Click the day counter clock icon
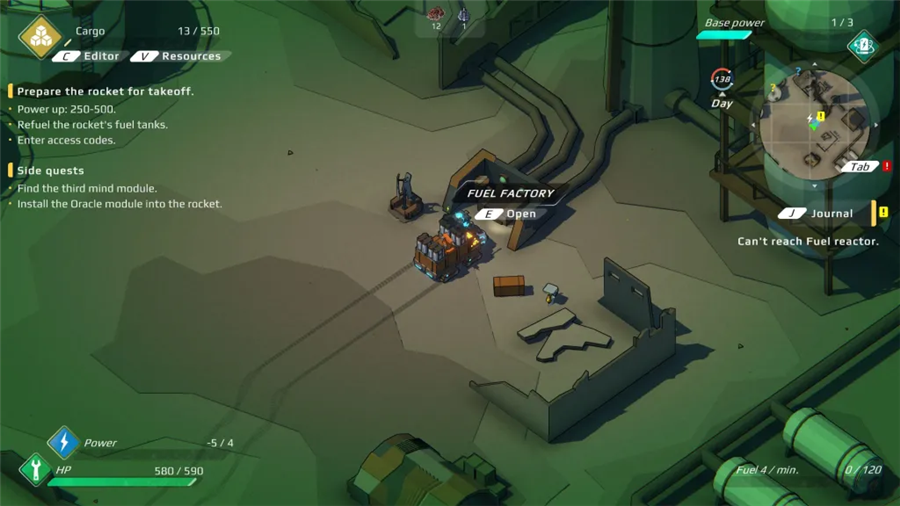This screenshot has height=506, width=900. pyautogui.click(x=721, y=79)
